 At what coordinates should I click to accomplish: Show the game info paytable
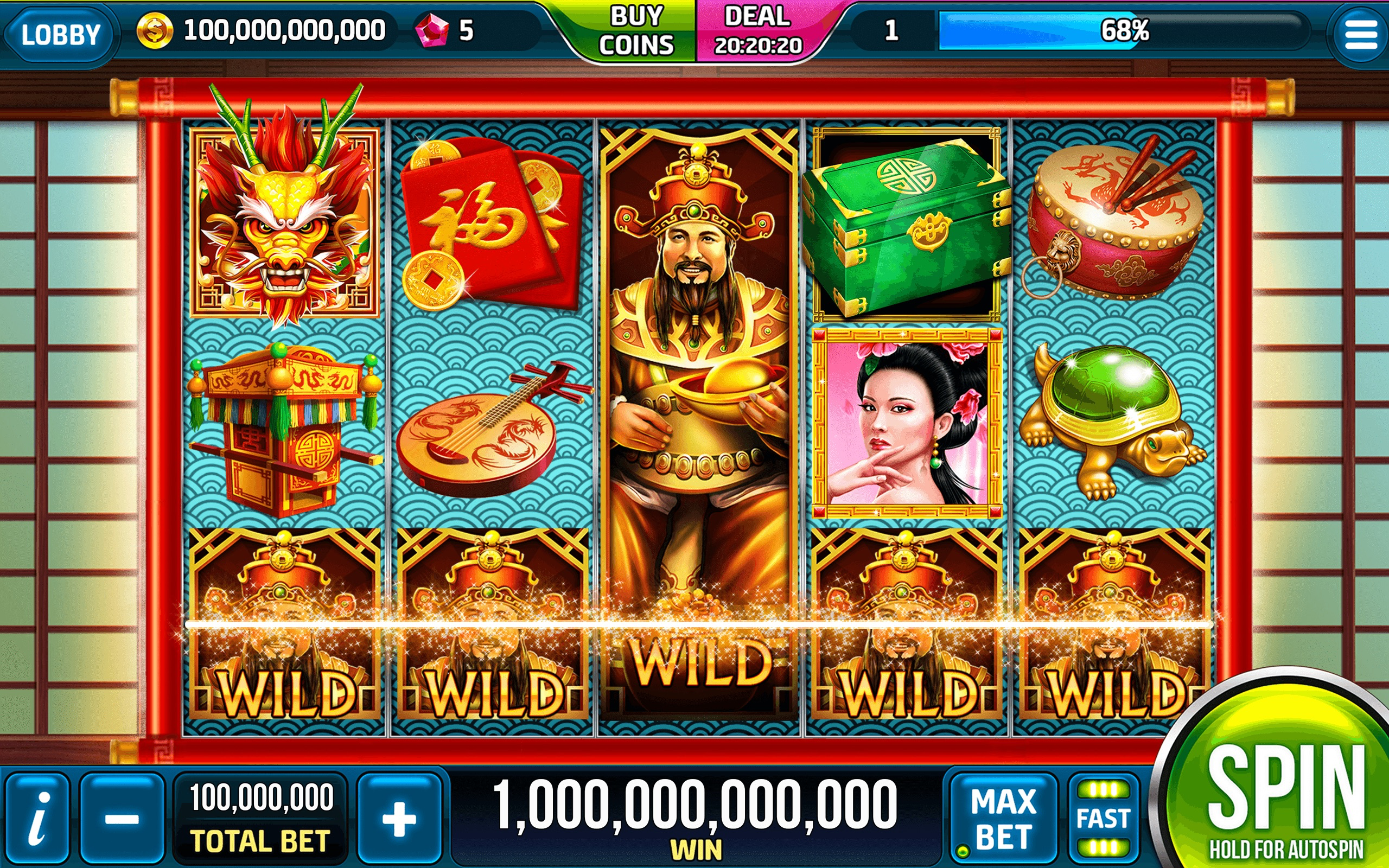[37, 818]
